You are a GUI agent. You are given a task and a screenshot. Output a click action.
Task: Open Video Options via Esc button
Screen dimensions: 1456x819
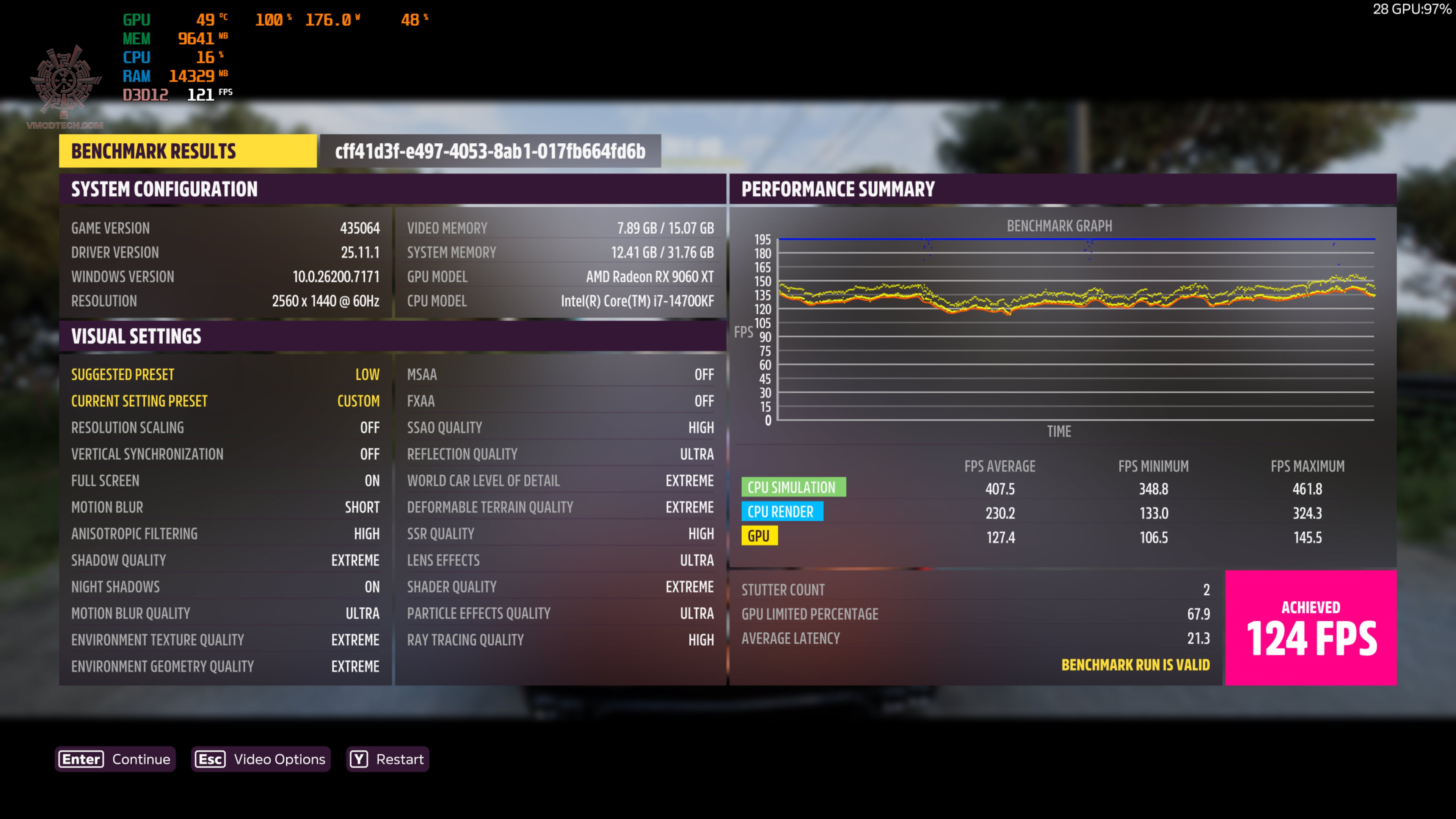(x=260, y=759)
